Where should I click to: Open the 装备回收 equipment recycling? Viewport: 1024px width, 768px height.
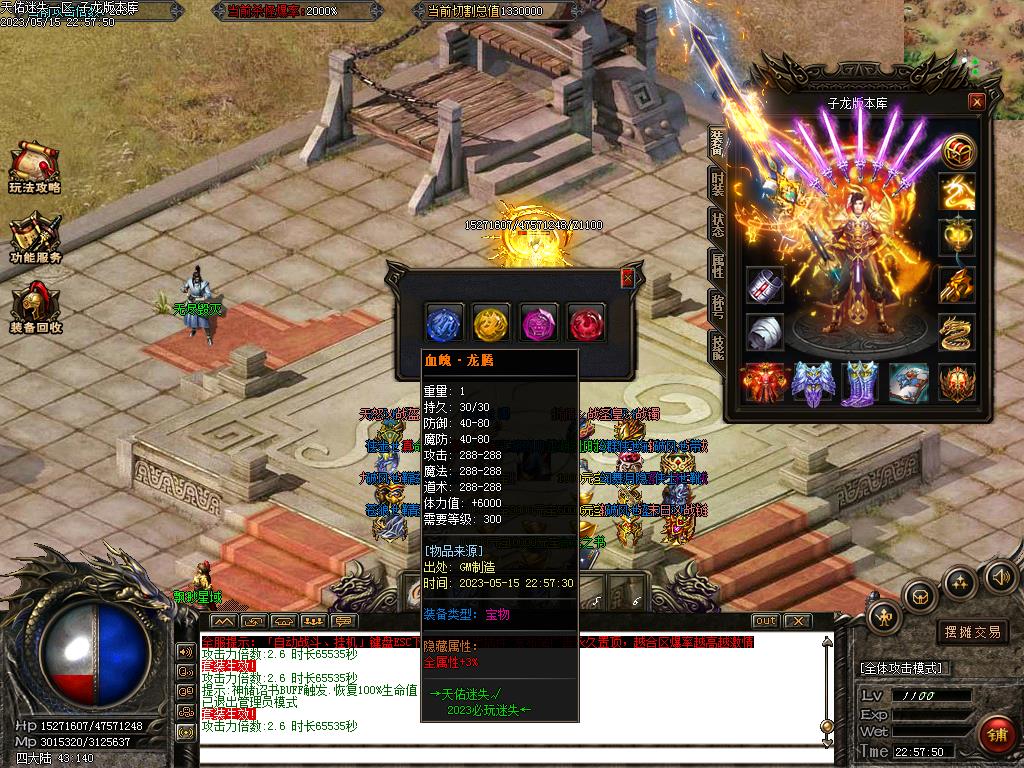point(36,309)
